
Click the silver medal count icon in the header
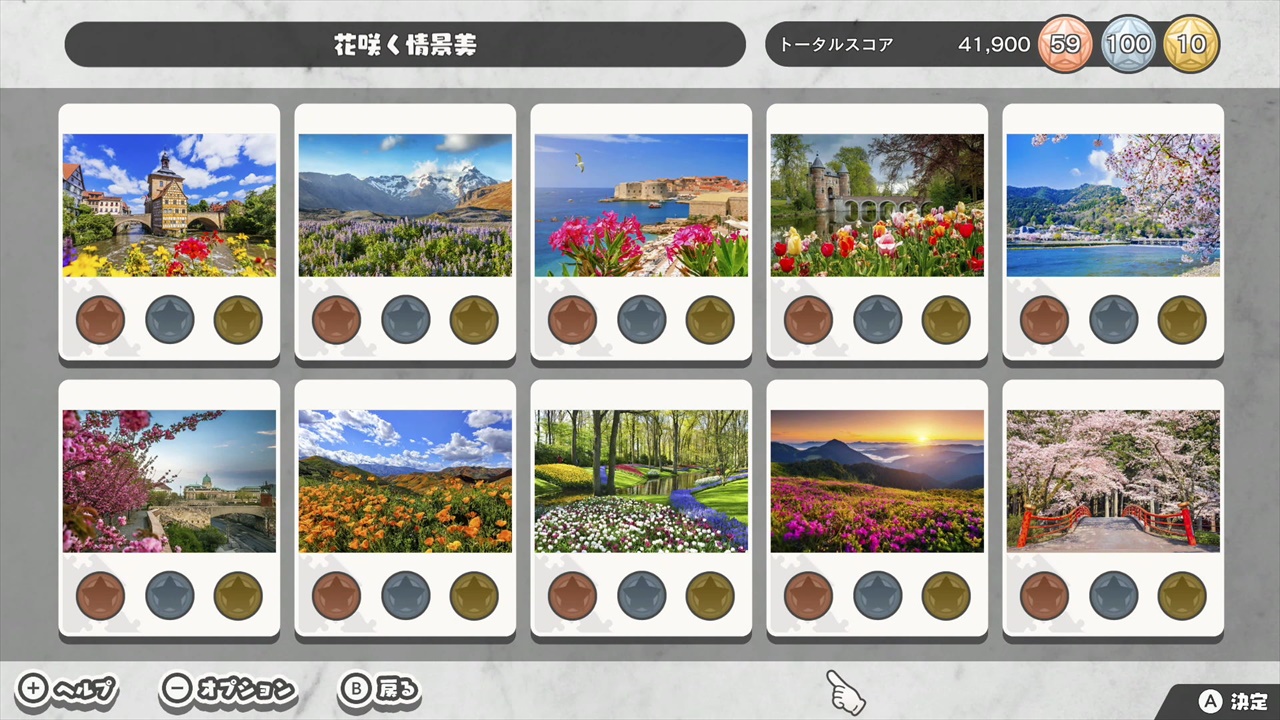(x=1129, y=43)
